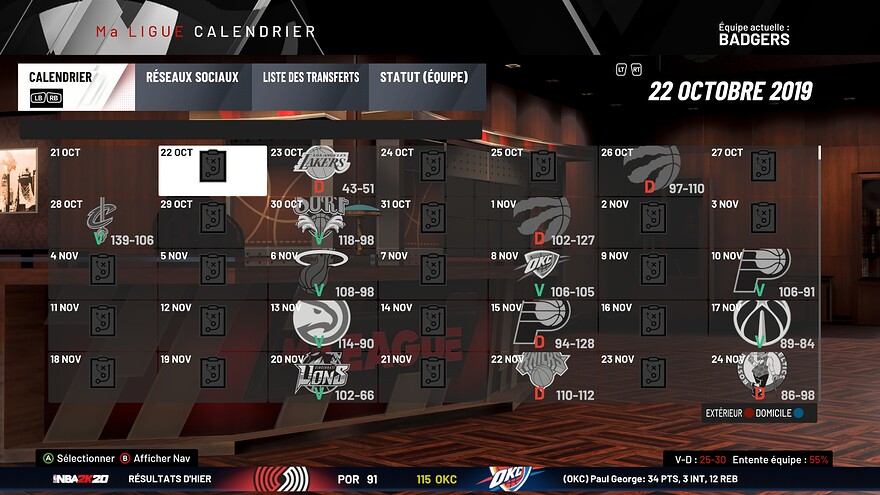Image resolution: width=880 pixels, height=495 pixels.
Task: Open the 30 Oct game scored 118-98
Action: point(322,222)
